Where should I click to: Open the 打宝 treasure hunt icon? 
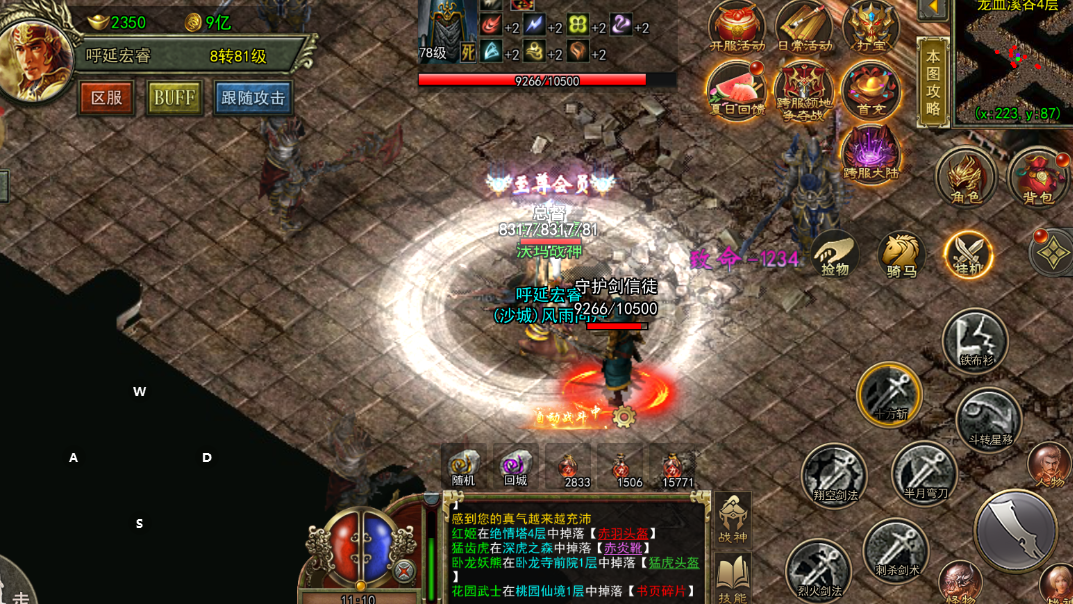coord(871,27)
